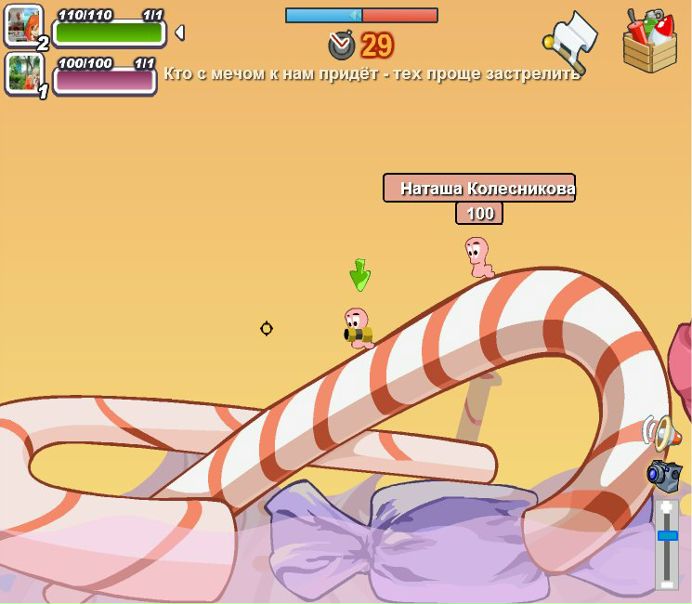
Task: Click the blue zoom slider handle
Action: [x=667, y=536]
